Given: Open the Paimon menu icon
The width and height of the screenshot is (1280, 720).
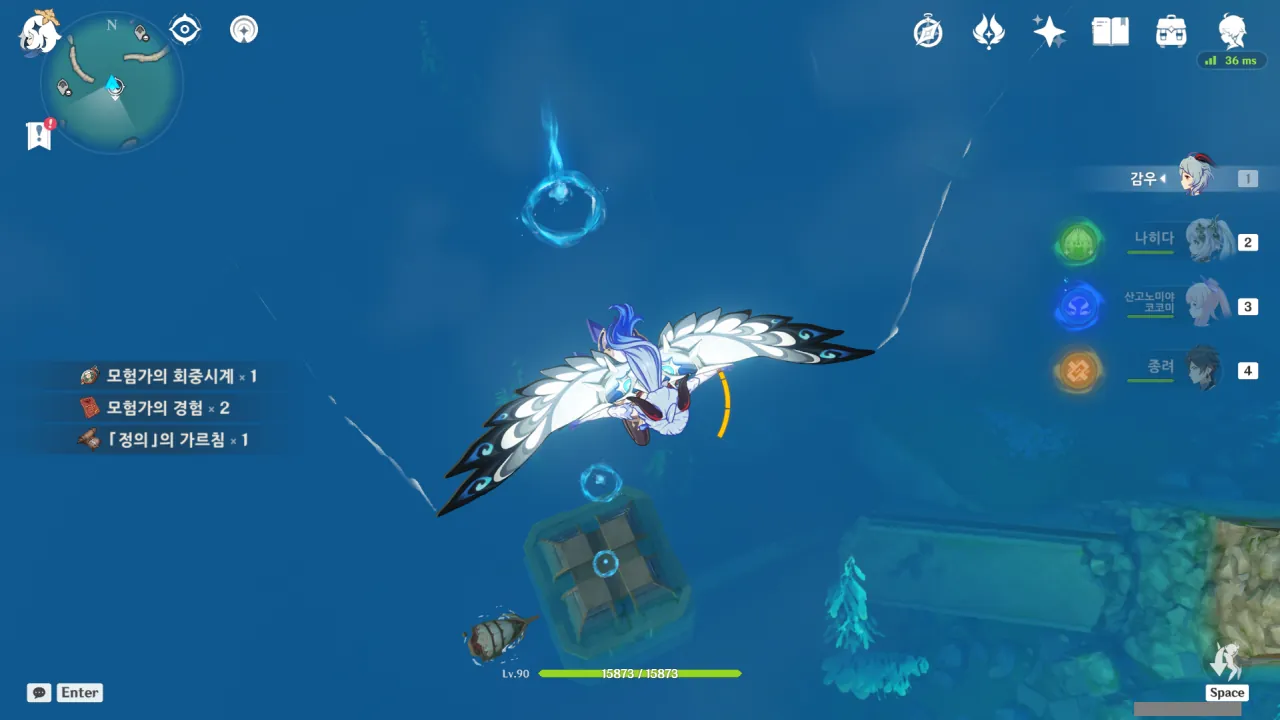Looking at the screenshot, I should pos(40,32).
